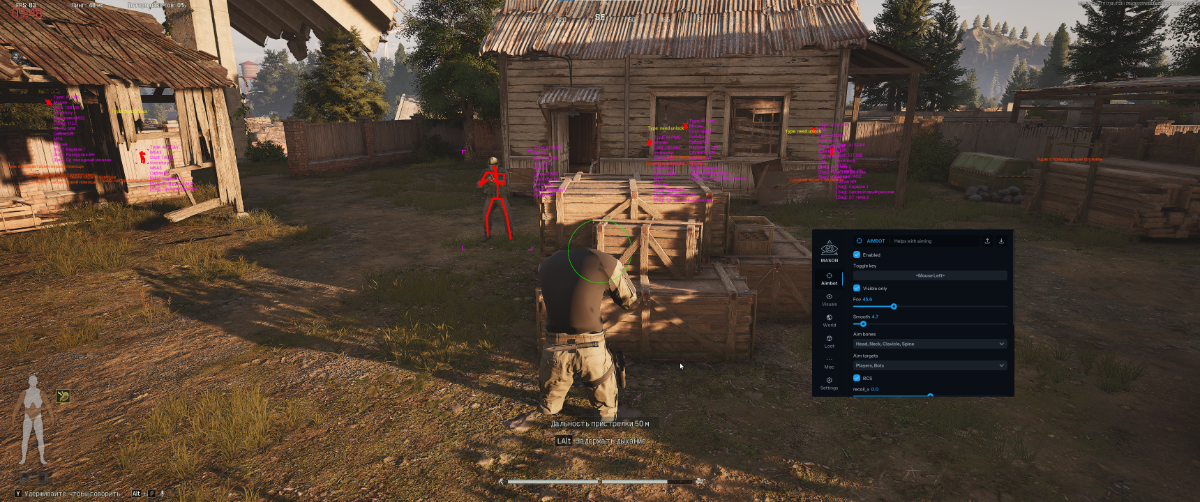Toggle the Enabled checkbox
Screen dimensions: 1200x502
click(857, 255)
